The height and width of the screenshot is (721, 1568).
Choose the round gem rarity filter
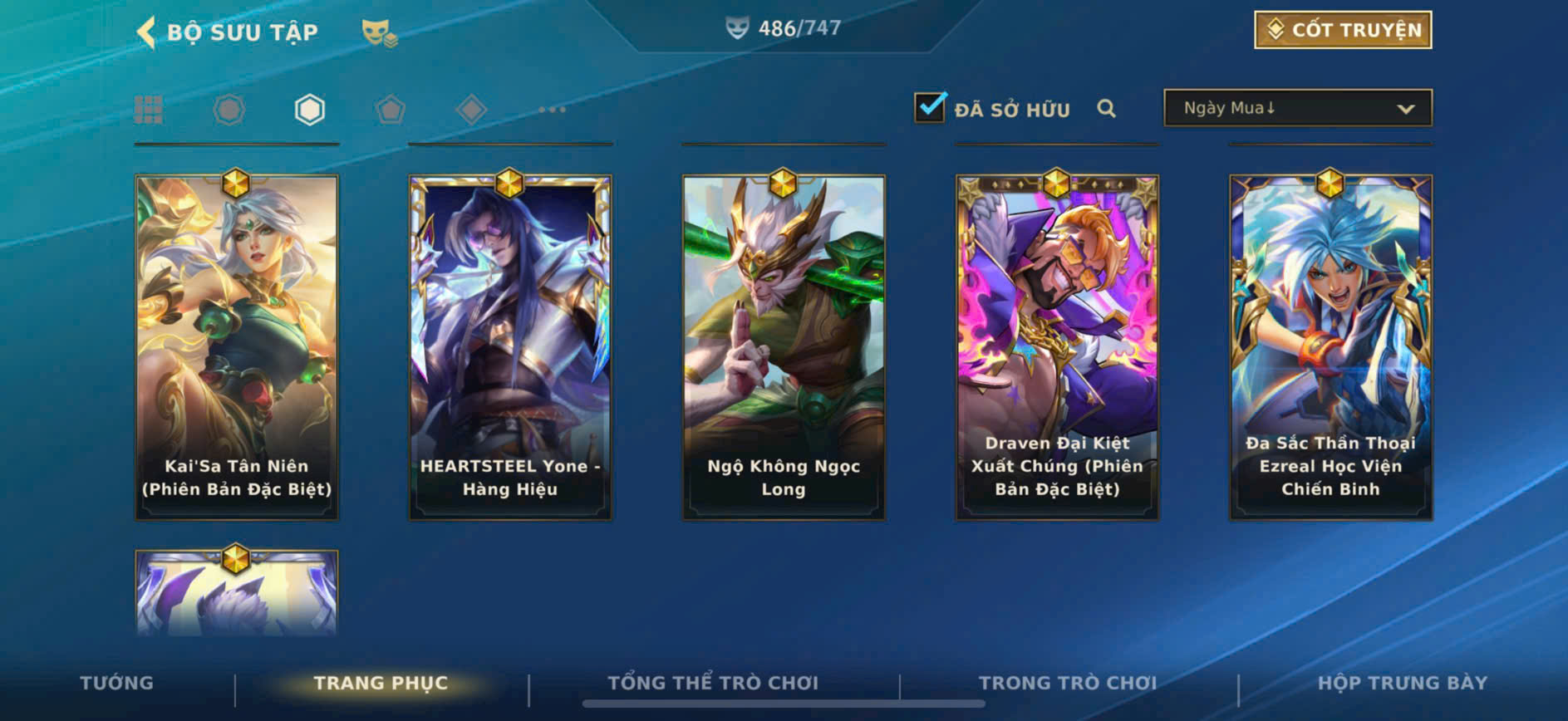[x=229, y=110]
